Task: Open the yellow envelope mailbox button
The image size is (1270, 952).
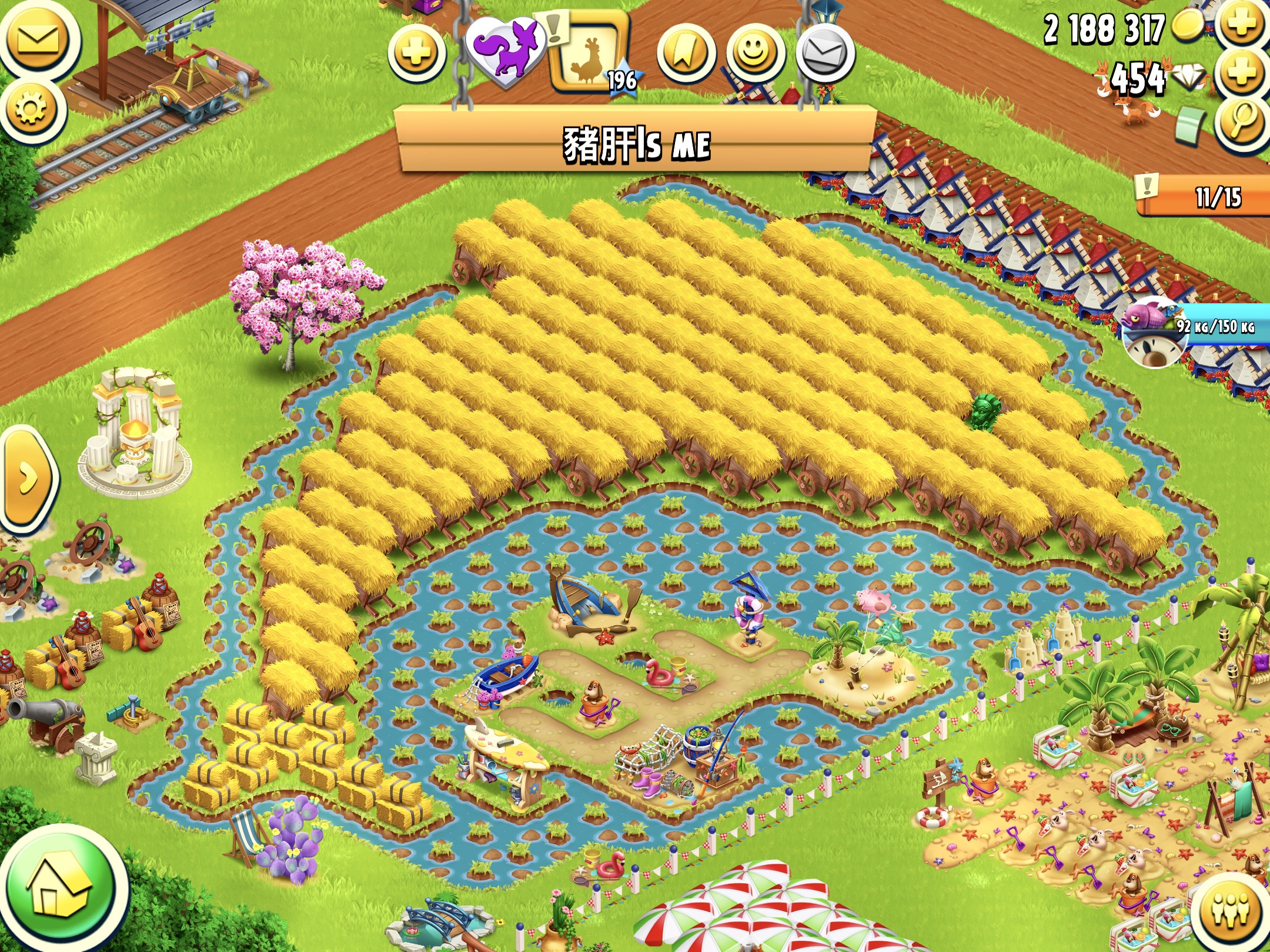Action: (38, 40)
